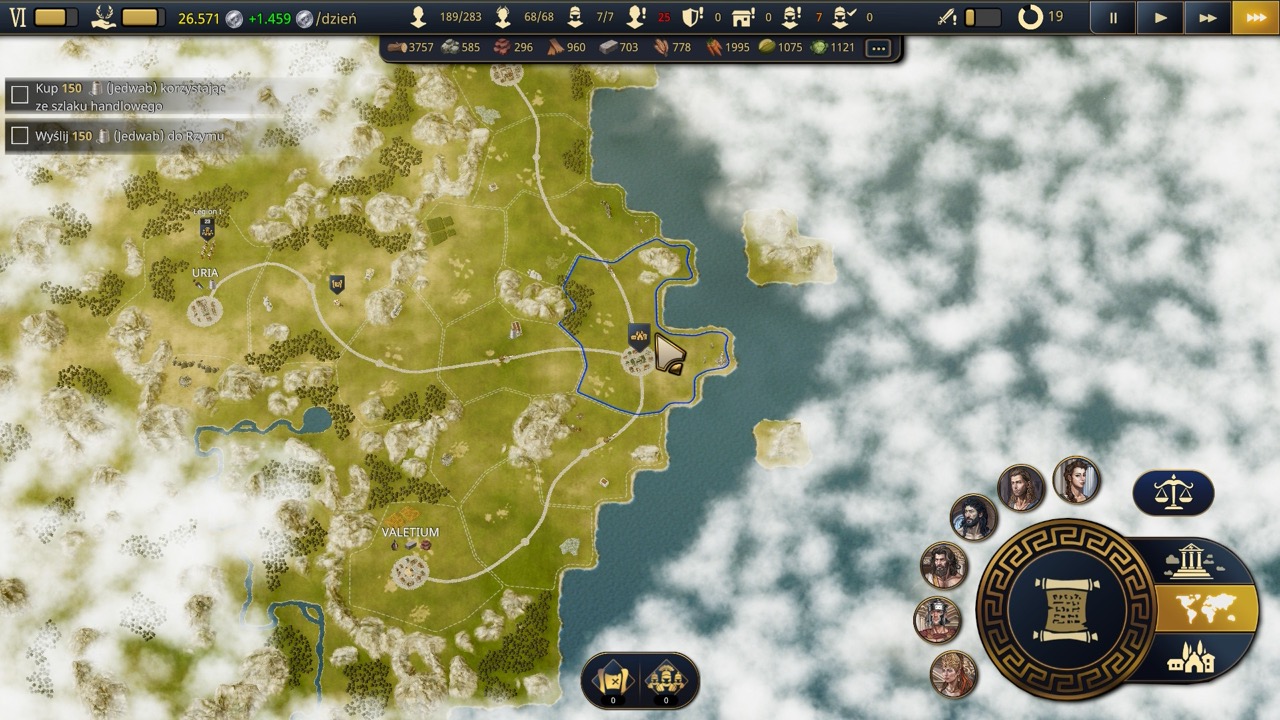1280x720 pixels.
Task: Click the laurel wreath hand icon
Action: tap(103, 17)
